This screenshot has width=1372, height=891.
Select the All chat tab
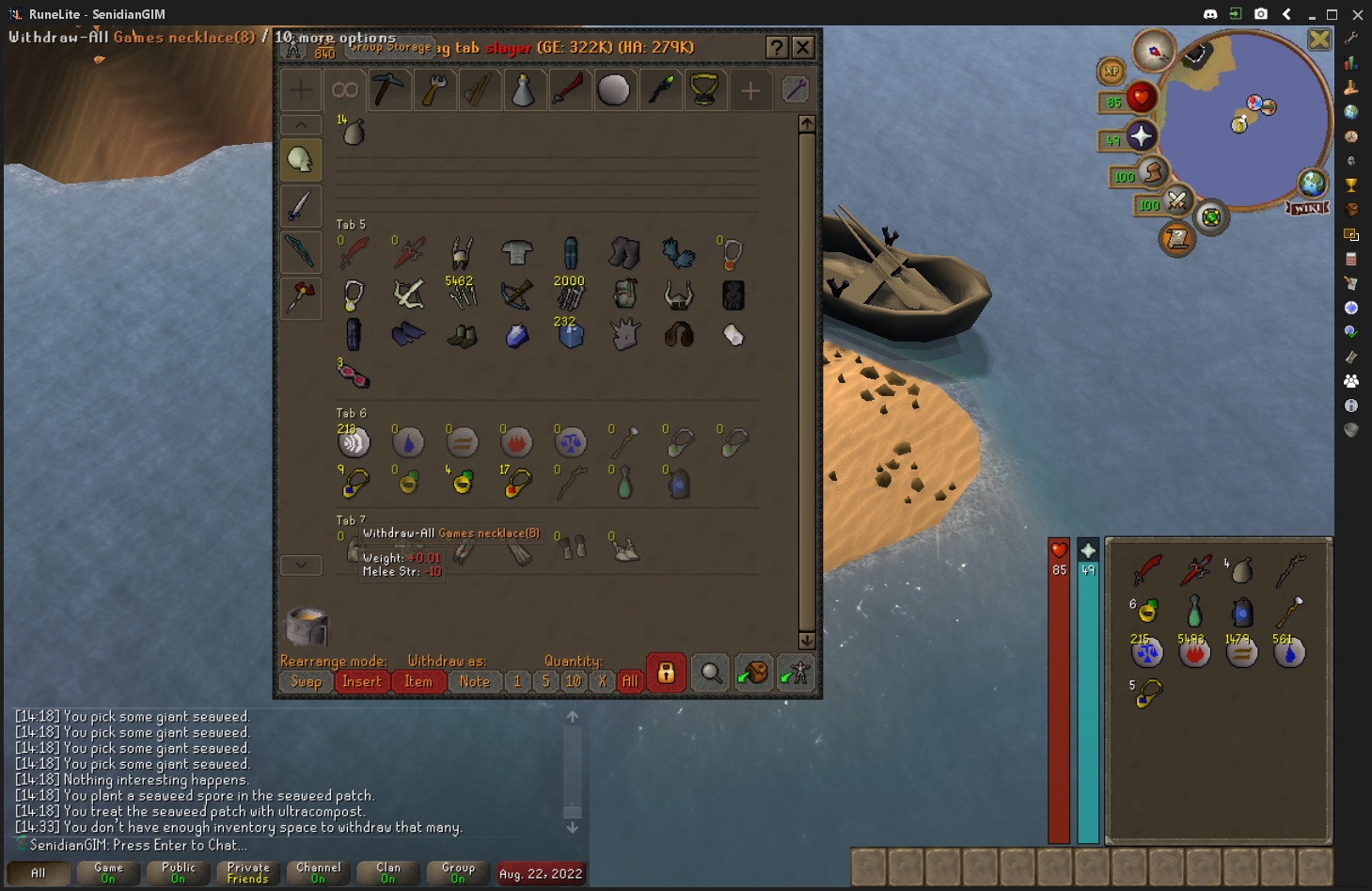click(38, 872)
